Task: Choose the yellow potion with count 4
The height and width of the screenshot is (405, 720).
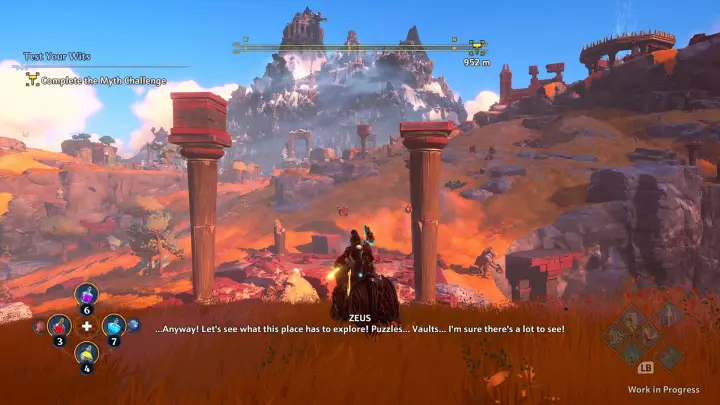Action: click(86, 353)
